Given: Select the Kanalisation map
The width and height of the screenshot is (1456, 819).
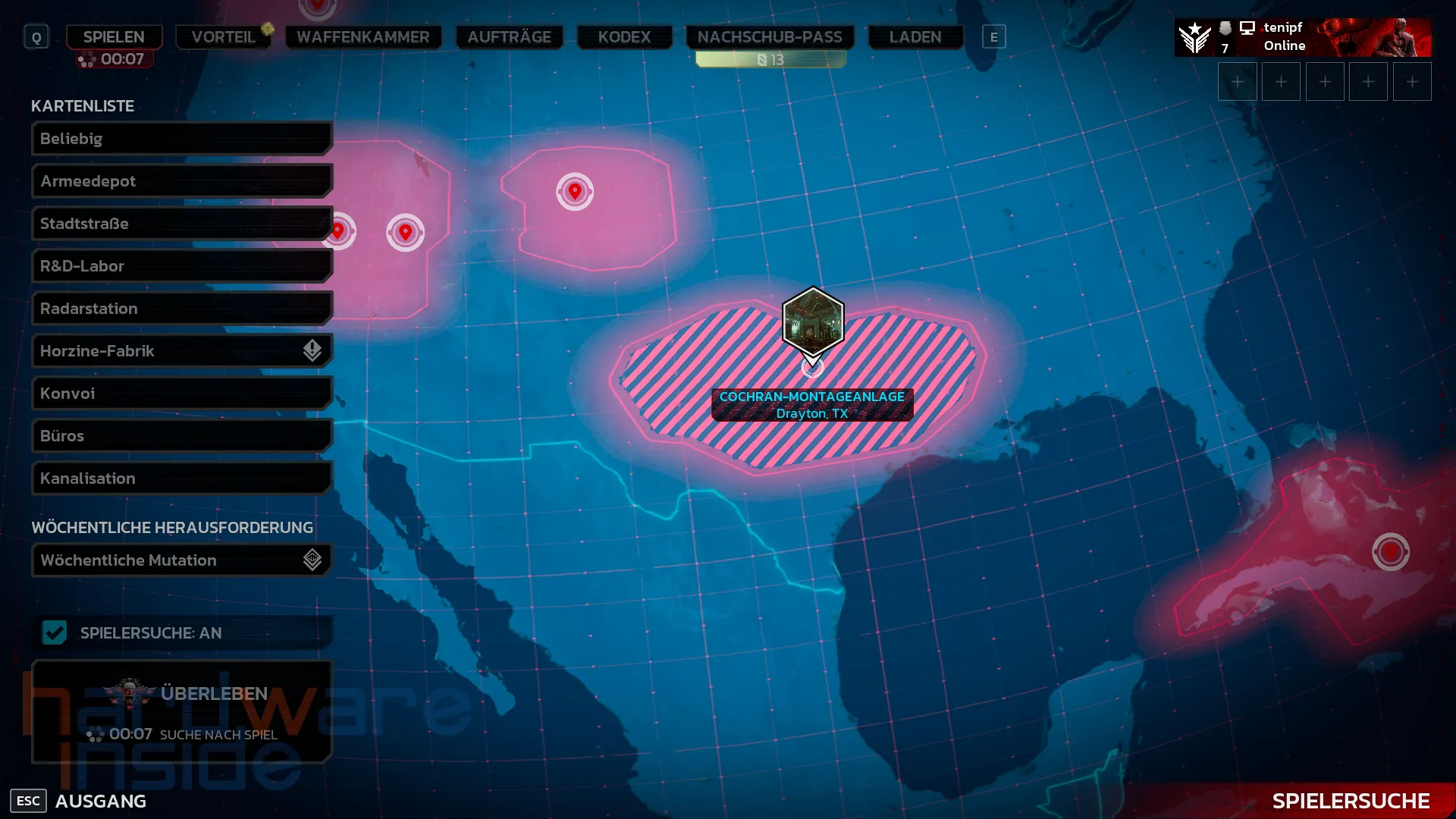Looking at the screenshot, I should click(182, 479).
